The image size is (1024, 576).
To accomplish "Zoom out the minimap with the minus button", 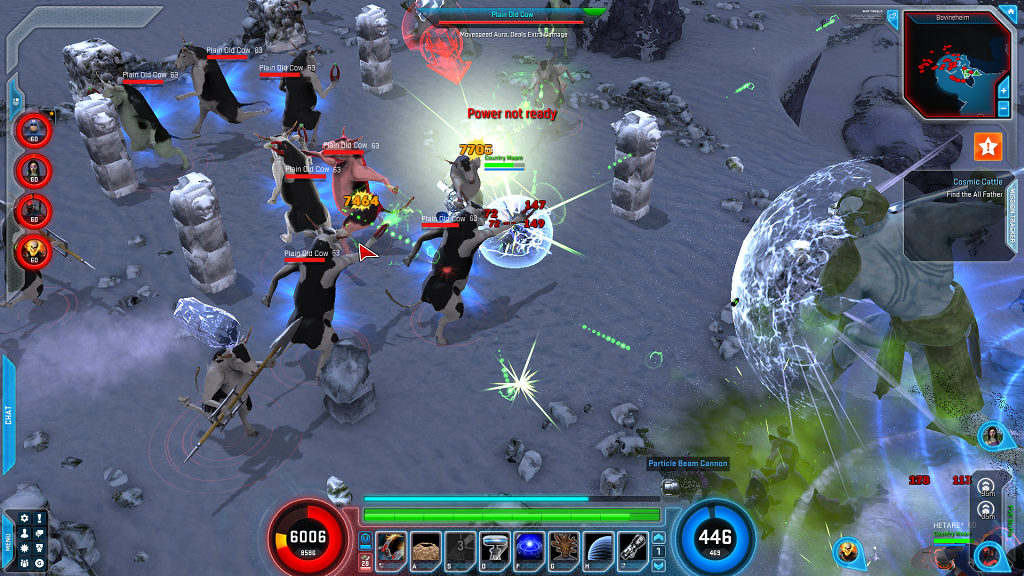I will coord(1003,107).
